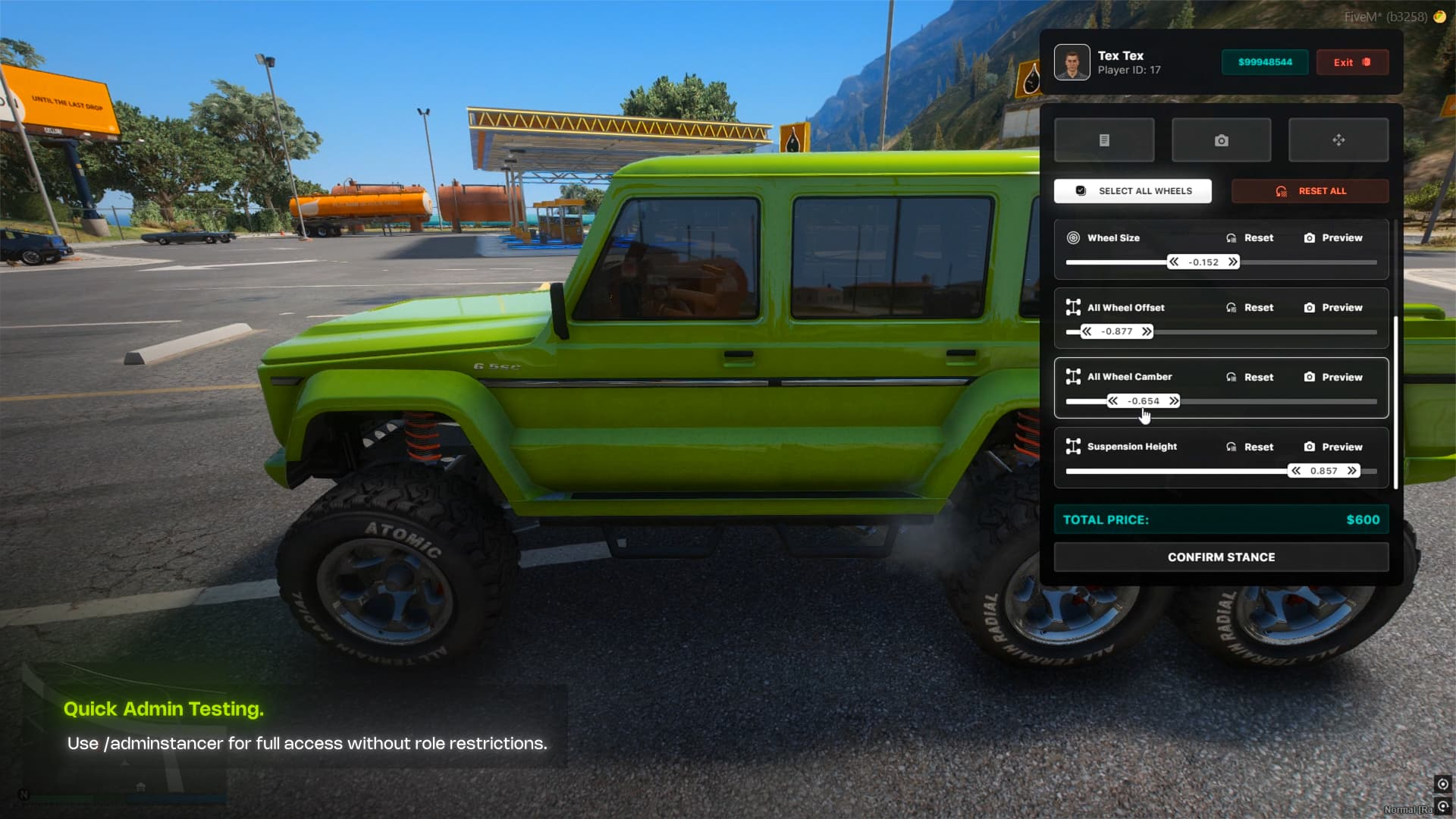Click the camera snapshot icon button
The width and height of the screenshot is (1456, 819).
click(x=1221, y=140)
